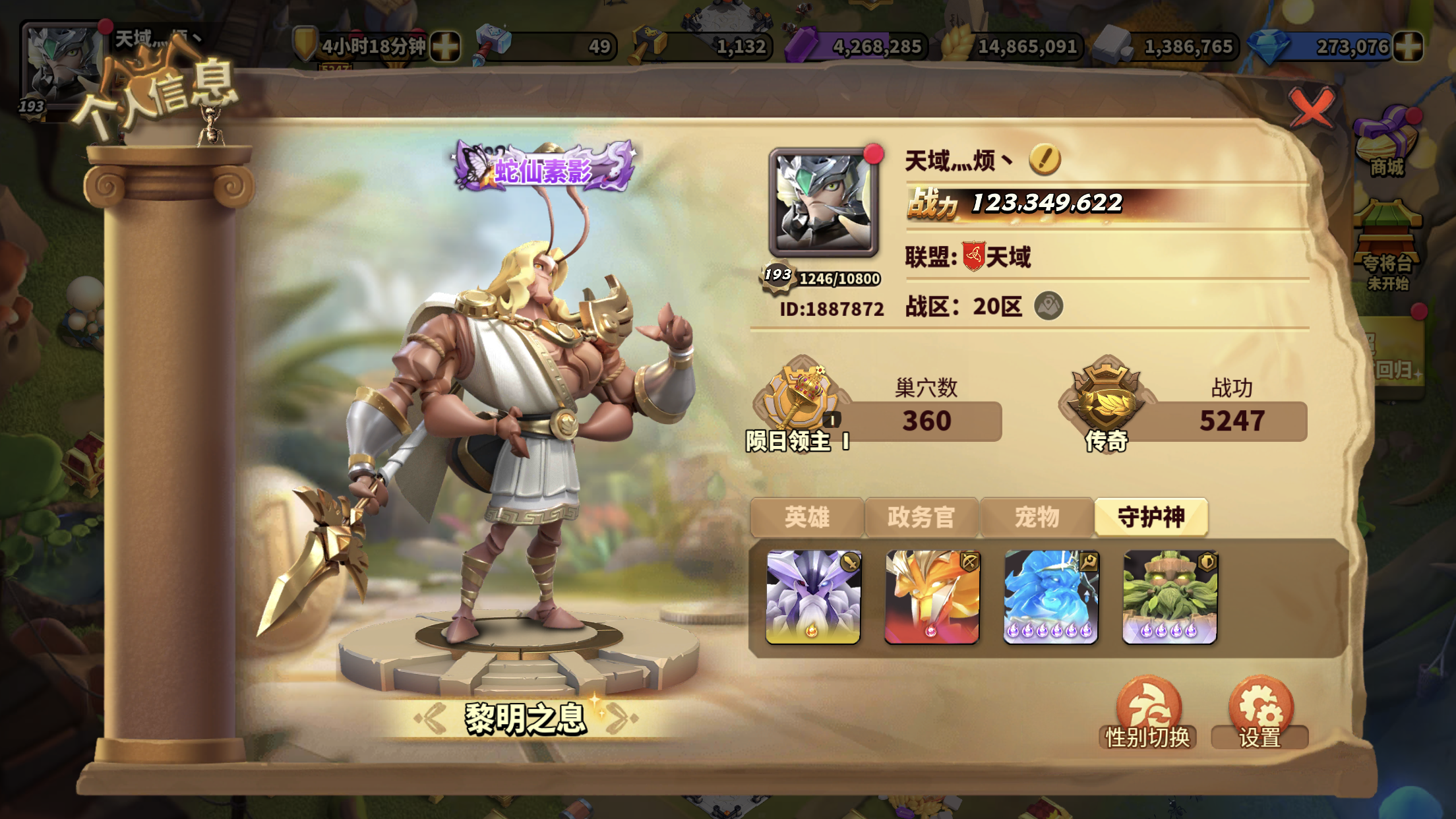Open the 政务官 tab
Viewport: 1456px width, 819px height.
point(921,517)
